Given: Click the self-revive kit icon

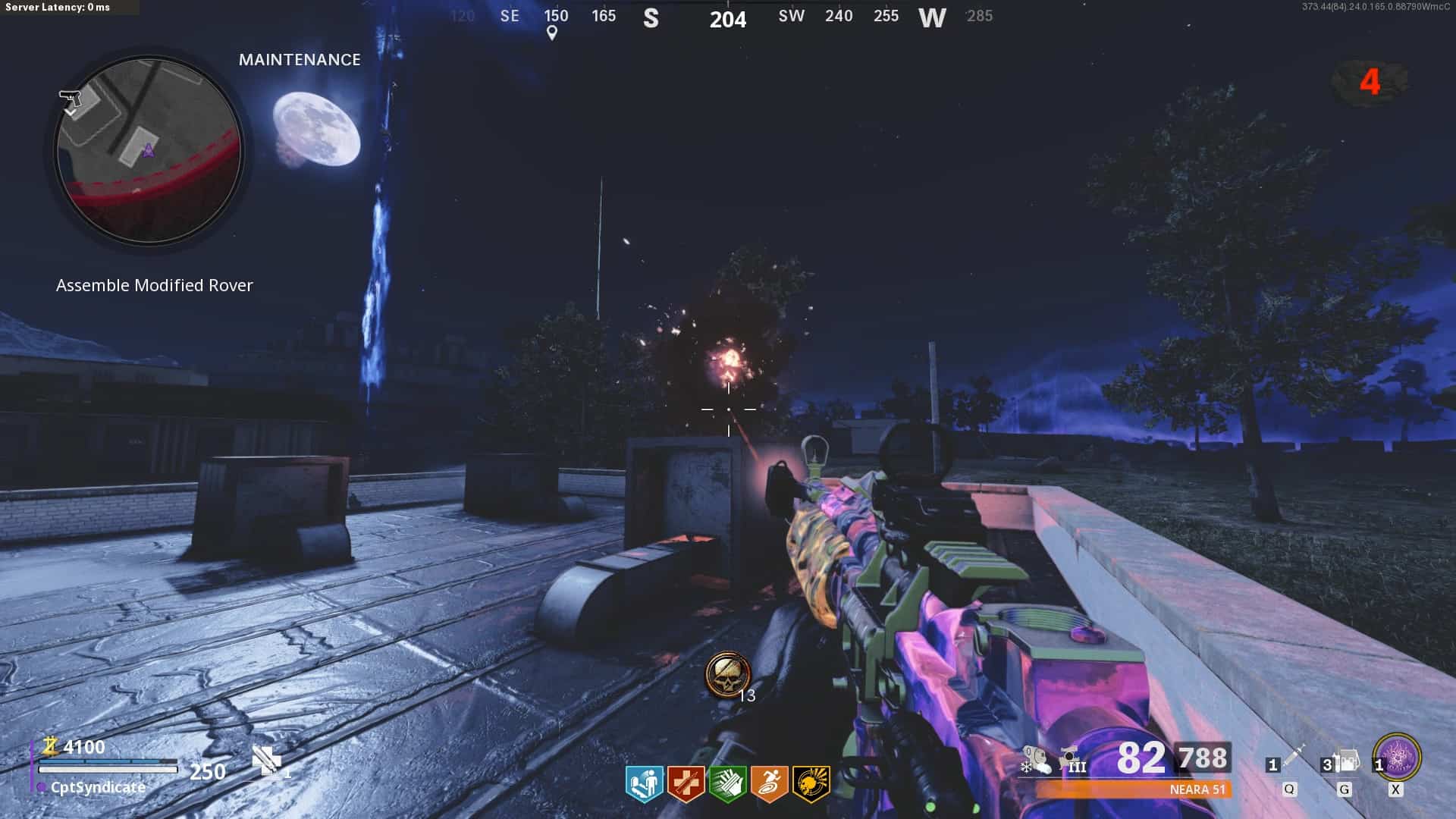Looking at the screenshot, I should pos(267,761).
